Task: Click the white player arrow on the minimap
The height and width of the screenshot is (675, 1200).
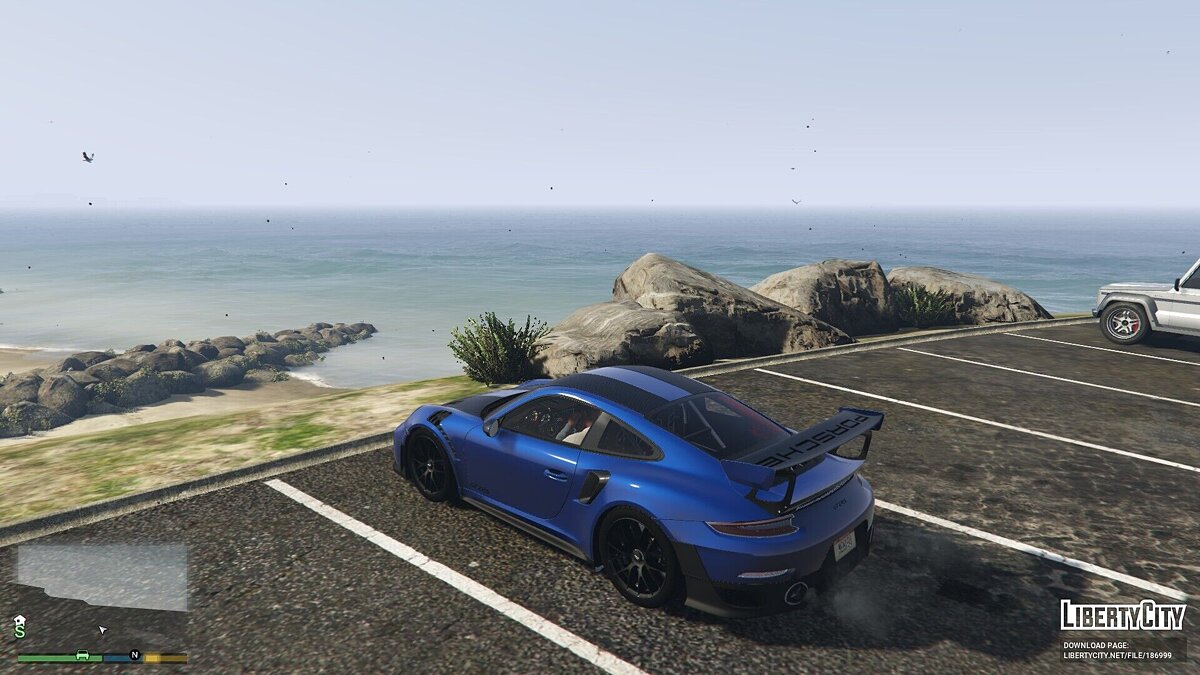Action: click(102, 630)
